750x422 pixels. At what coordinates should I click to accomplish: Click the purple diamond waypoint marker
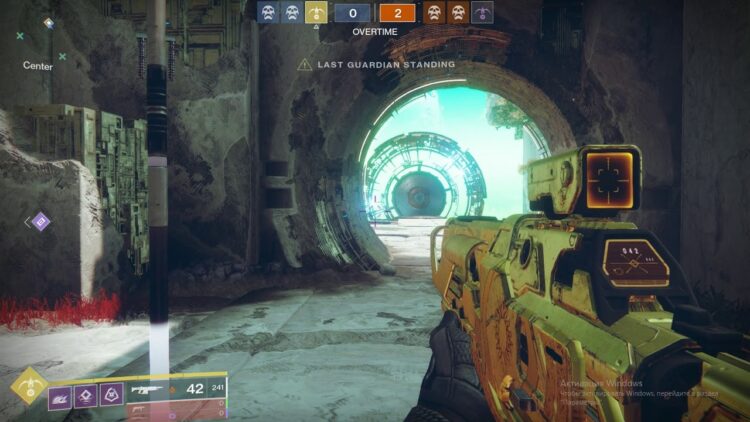click(40, 221)
